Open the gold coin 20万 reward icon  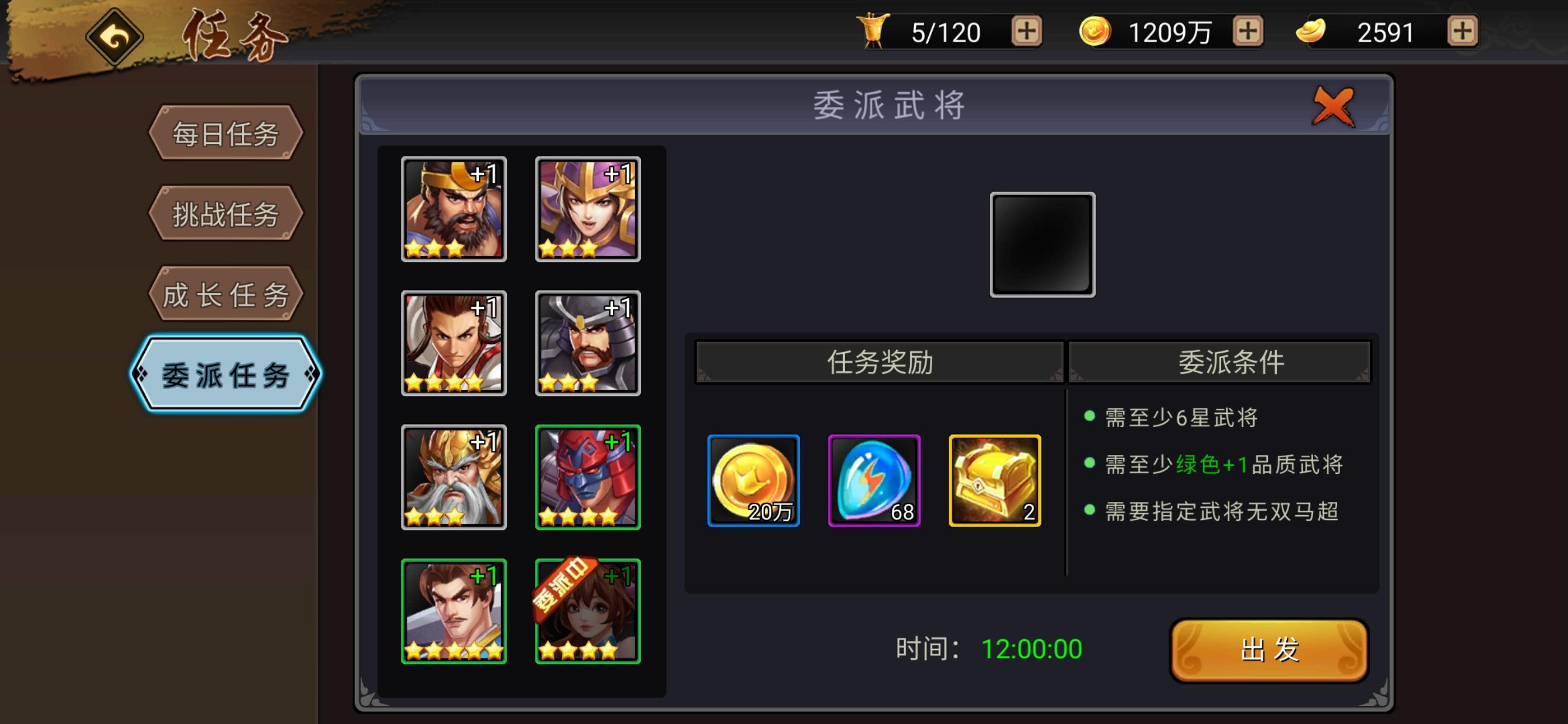click(x=753, y=480)
